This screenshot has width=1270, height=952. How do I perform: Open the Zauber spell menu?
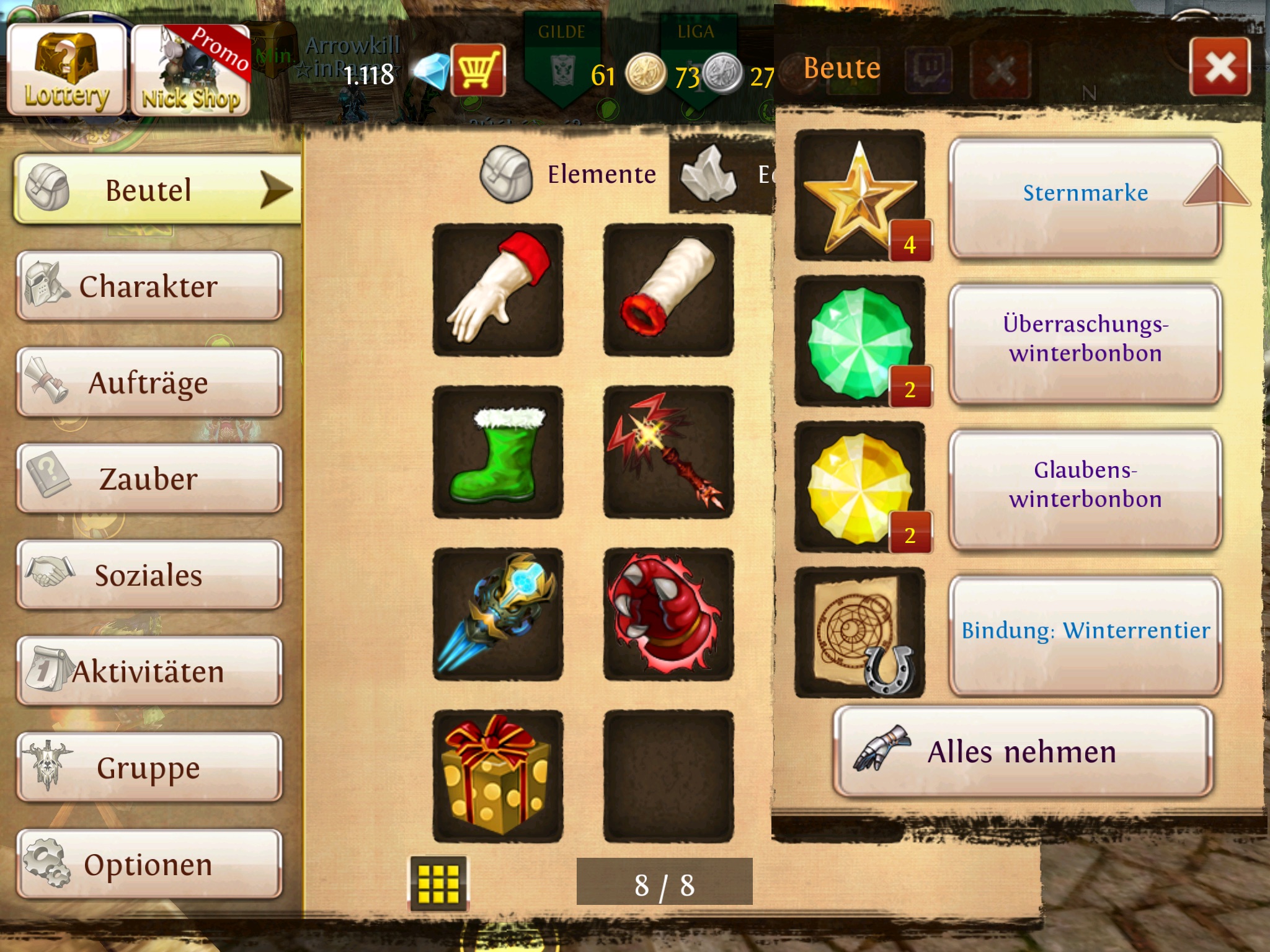pos(149,478)
